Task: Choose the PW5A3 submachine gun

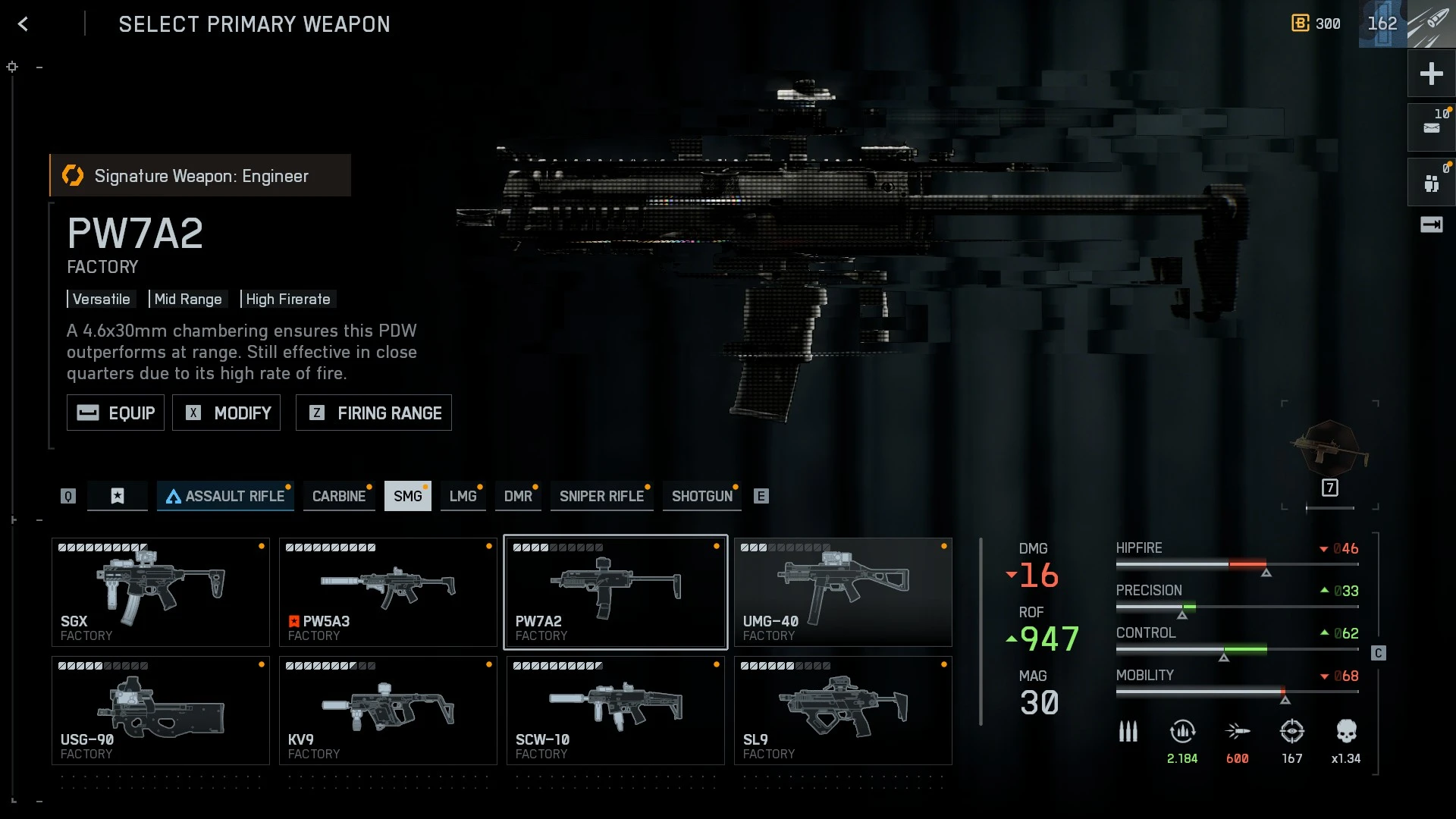Action: coord(388,592)
